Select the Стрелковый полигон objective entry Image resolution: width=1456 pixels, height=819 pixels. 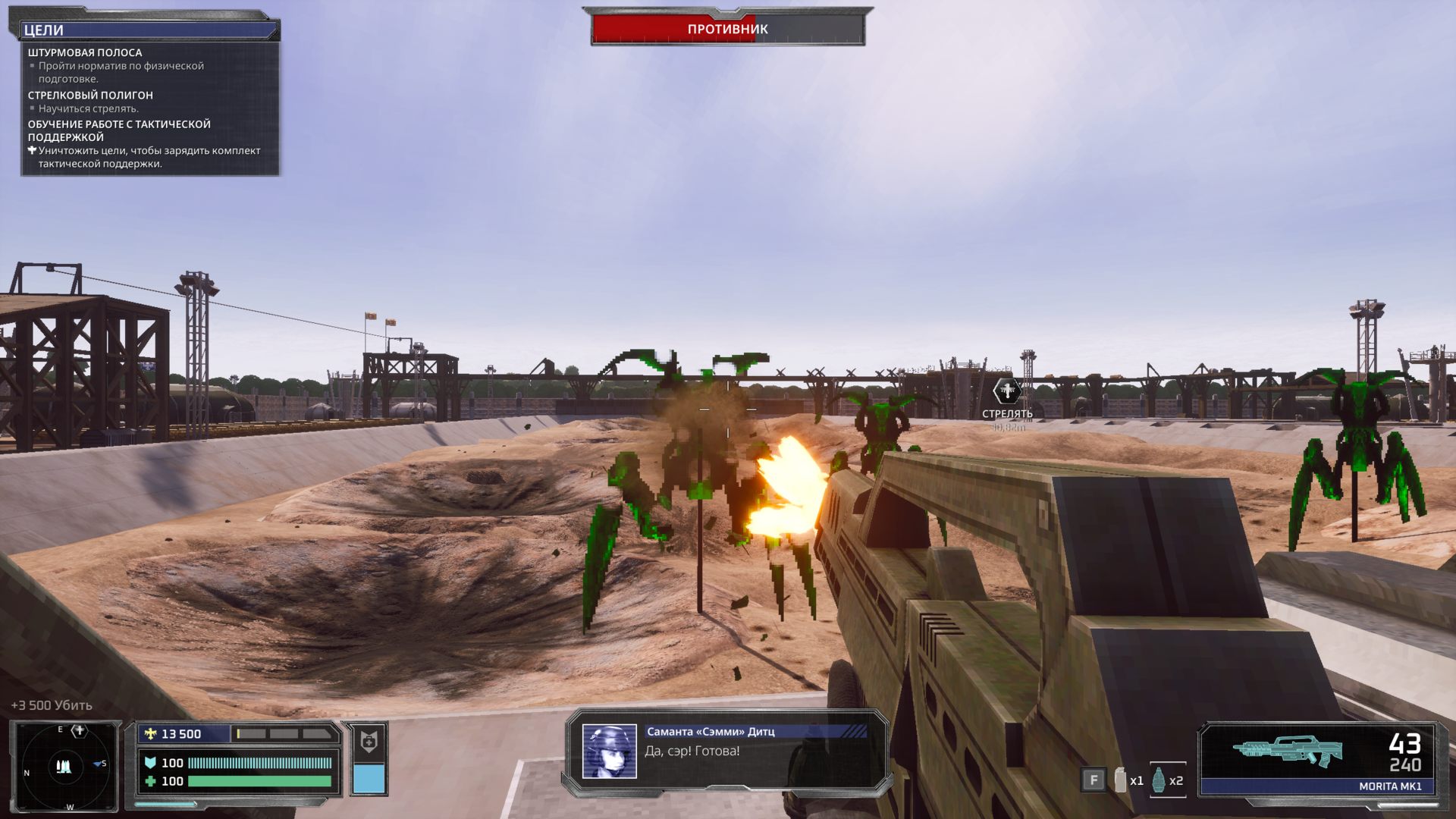tap(90, 96)
